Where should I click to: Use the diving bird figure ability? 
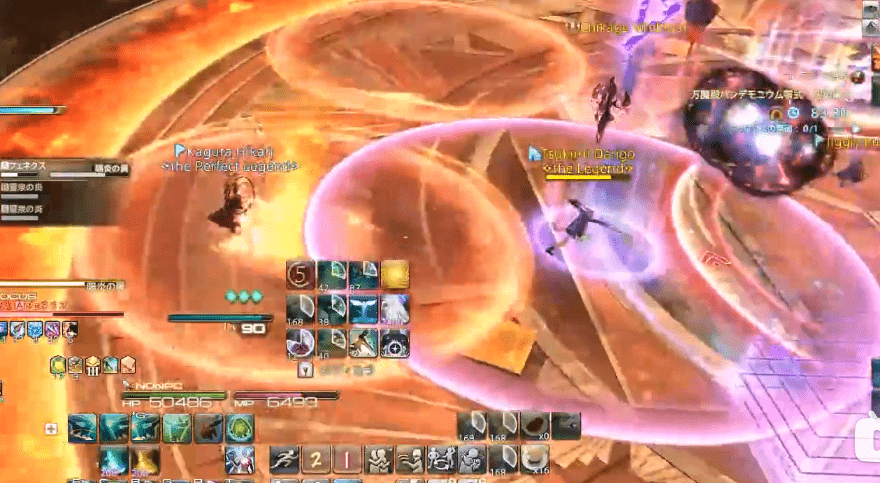pyautogui.click(x=363, y=342)
